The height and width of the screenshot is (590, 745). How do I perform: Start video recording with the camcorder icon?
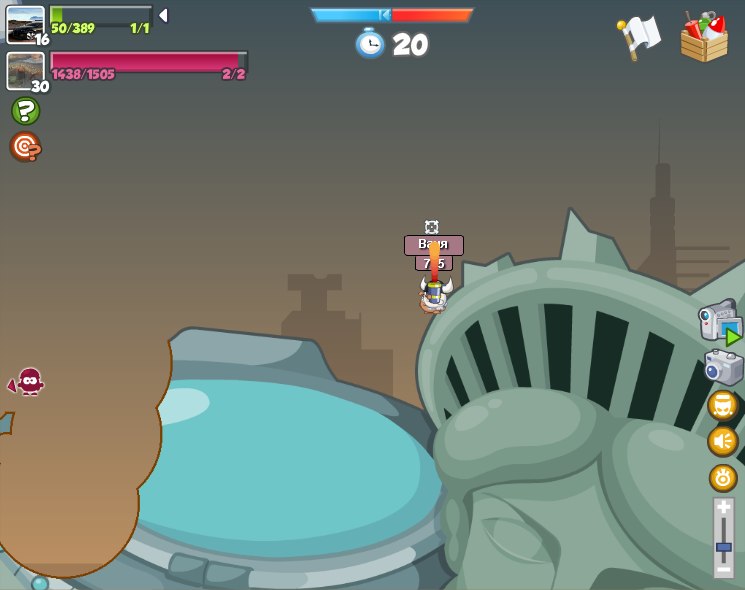tap(719, 325)
